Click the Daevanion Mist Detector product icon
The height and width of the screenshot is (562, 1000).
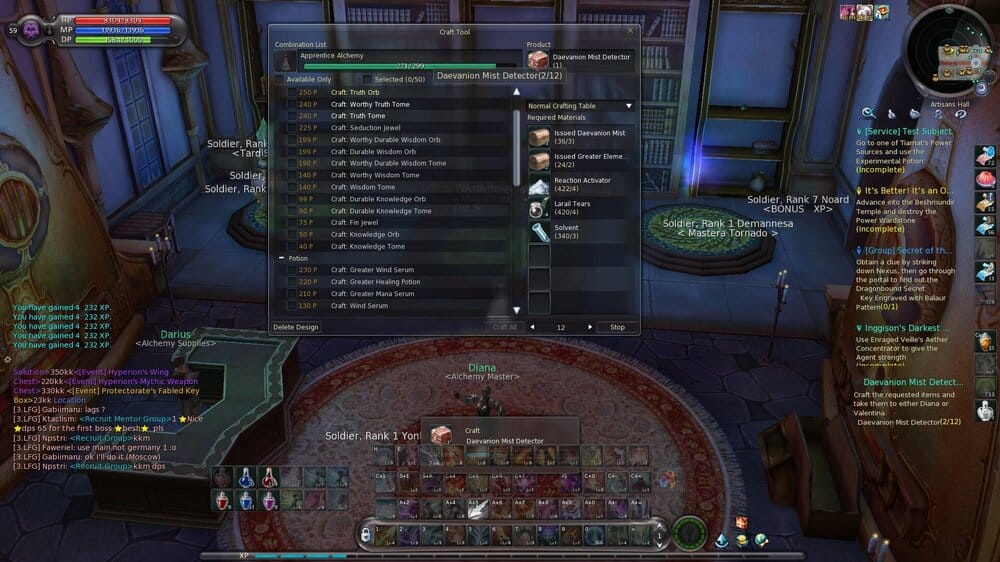[x=538, y=60]
